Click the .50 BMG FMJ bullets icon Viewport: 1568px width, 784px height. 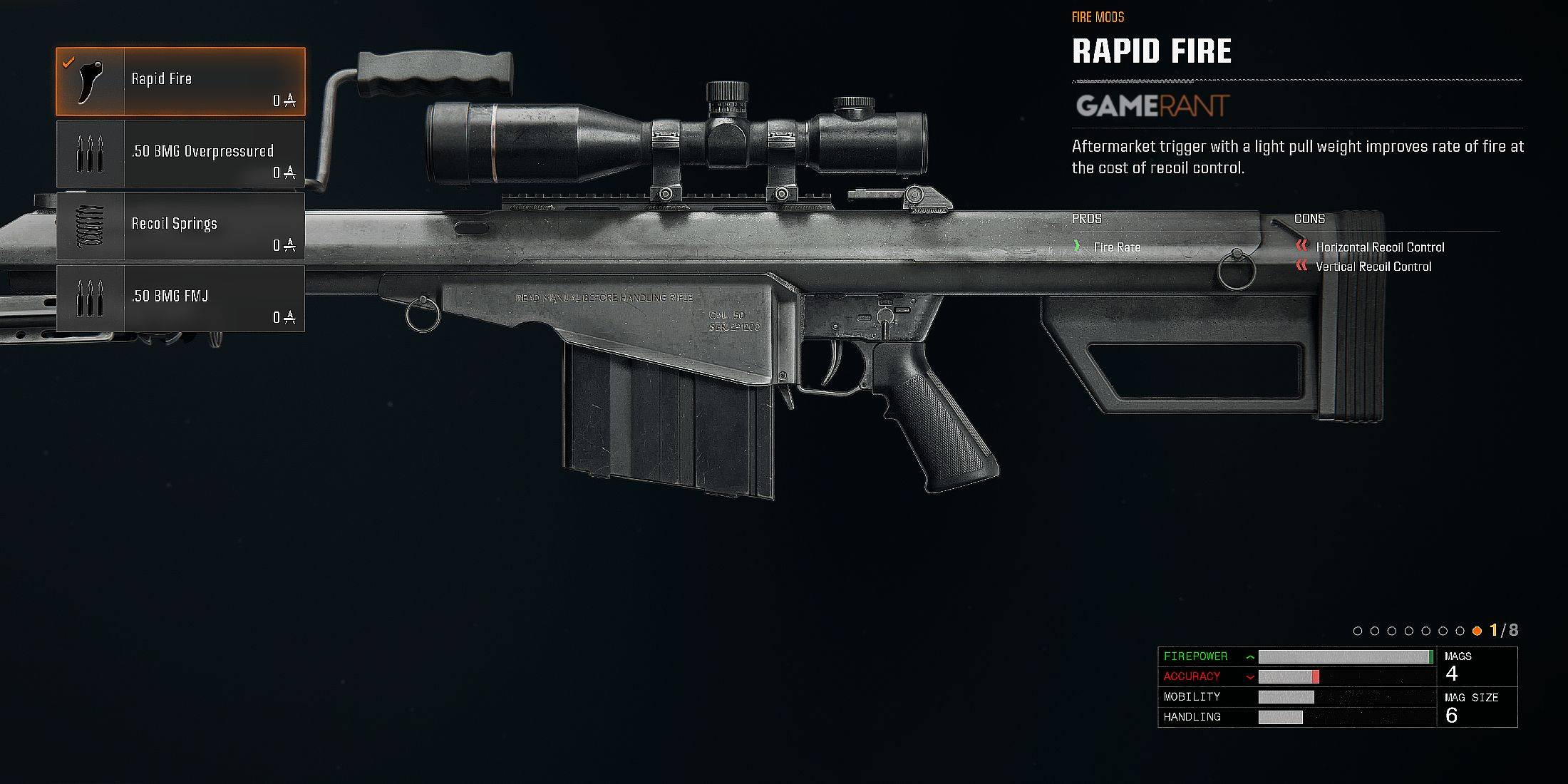(x=89, y=298)
